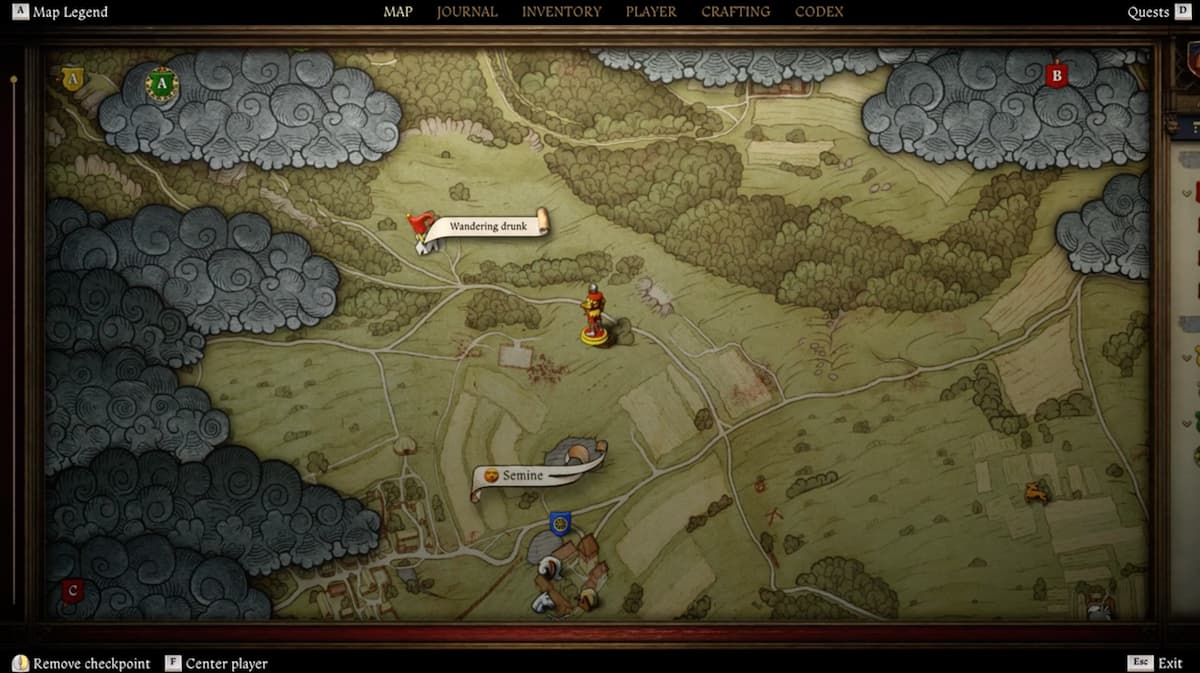Center the map on the player

pyautogui.click(x=216, y=663)
